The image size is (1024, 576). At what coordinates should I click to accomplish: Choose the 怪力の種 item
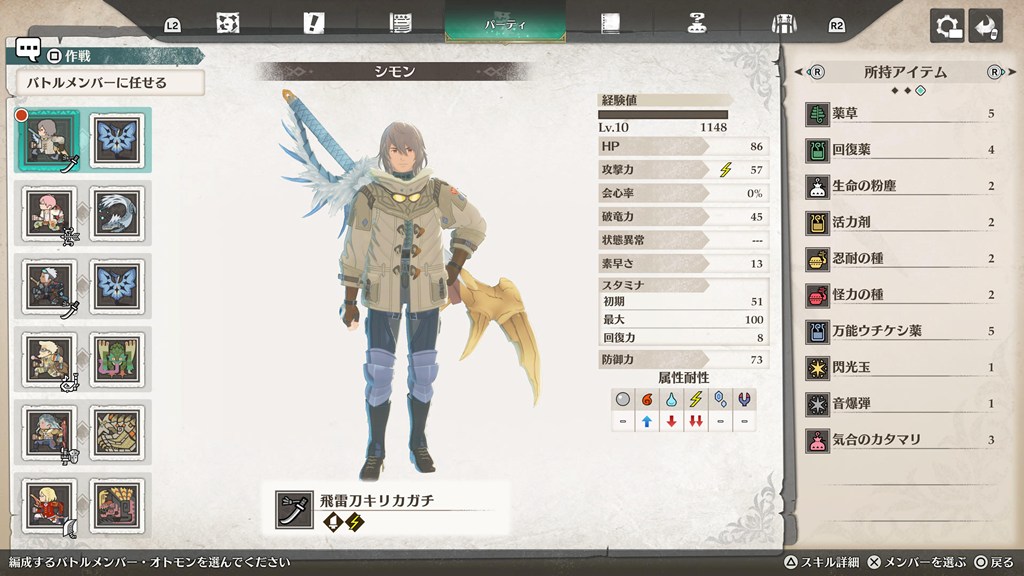coord(900,295)
